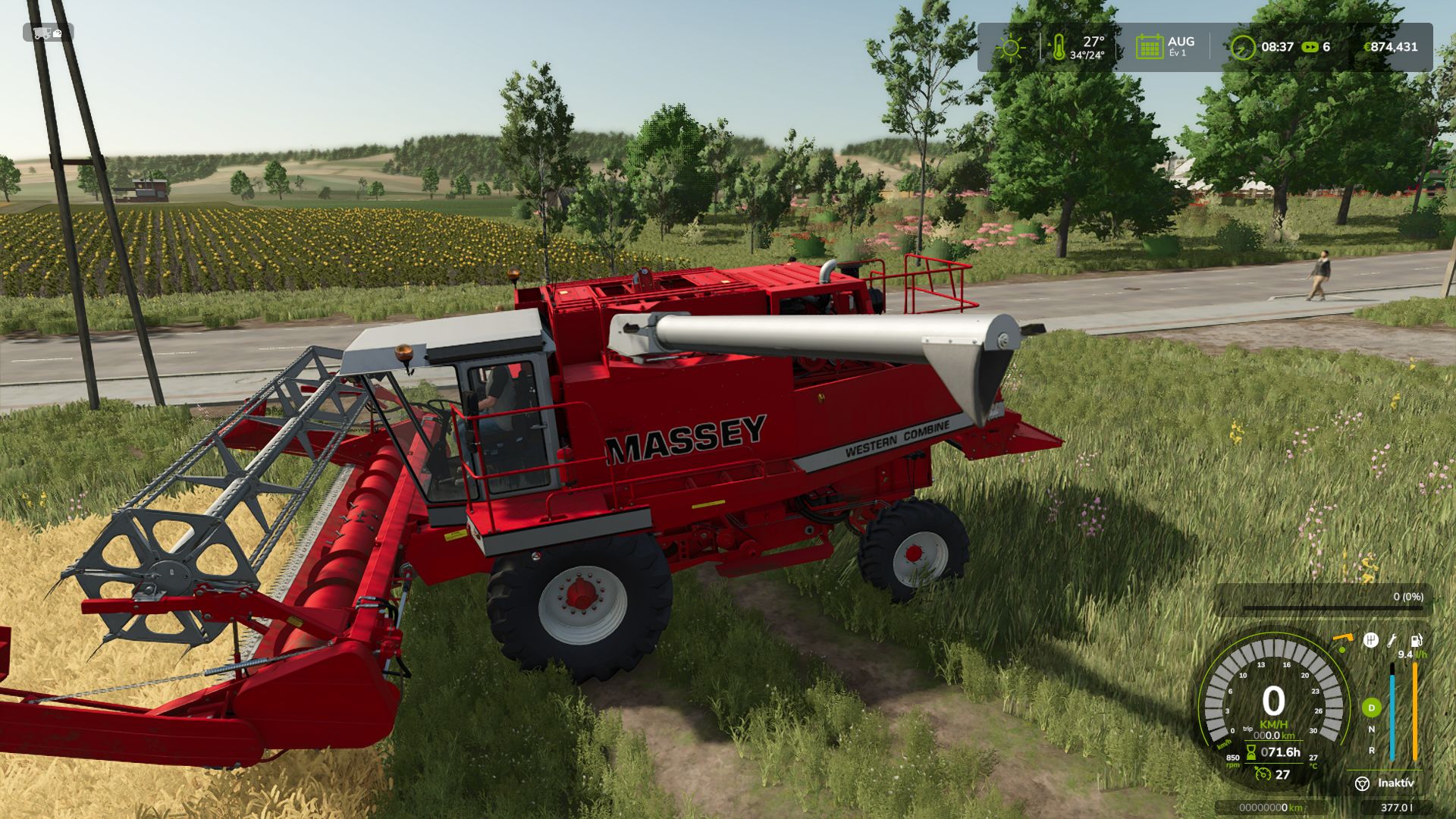Click the clock icon beside 08:37
Viewport: 1456px width, 819px height.
1243,47
